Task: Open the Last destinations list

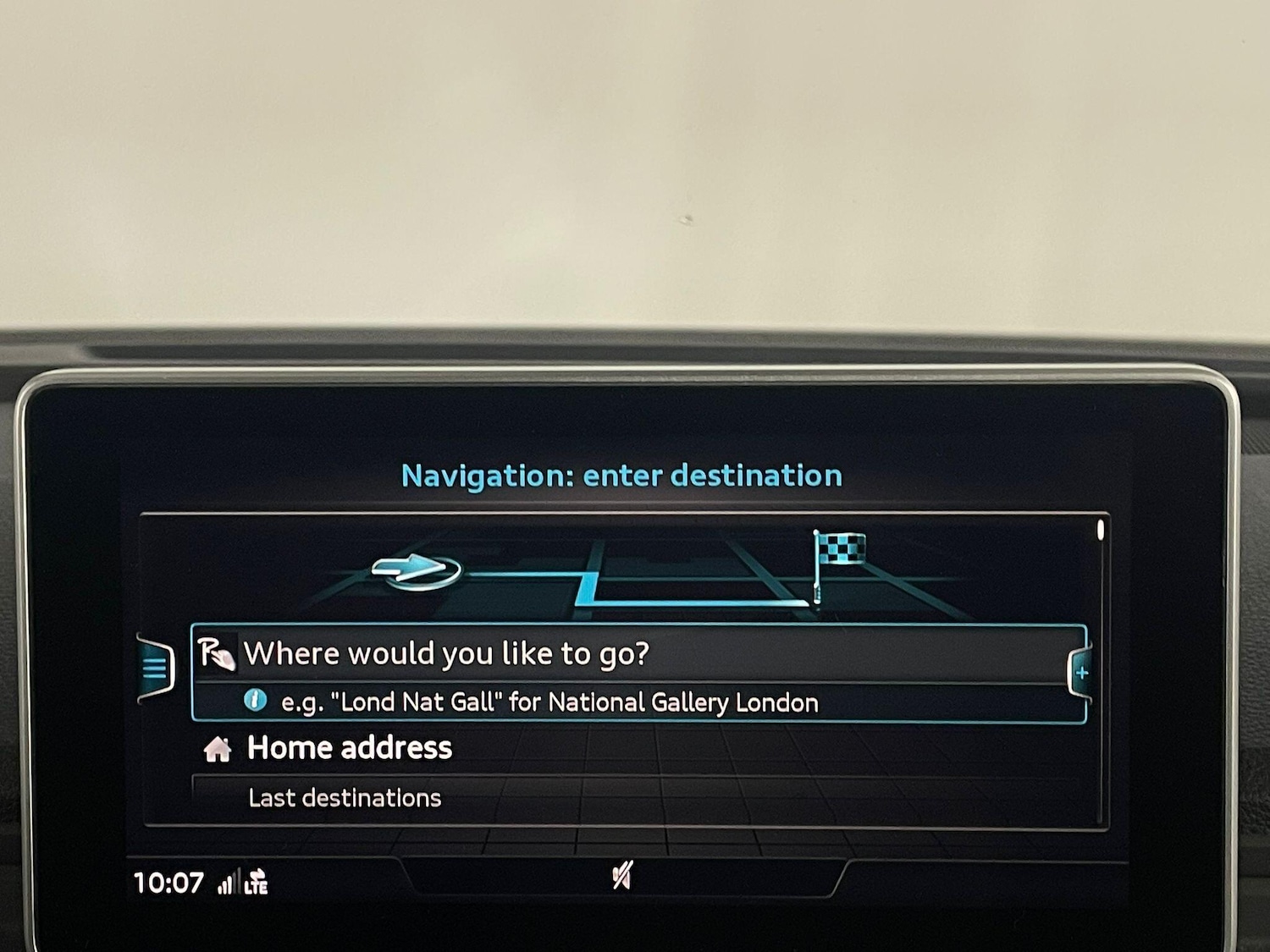Action: (x=345, y=798)
